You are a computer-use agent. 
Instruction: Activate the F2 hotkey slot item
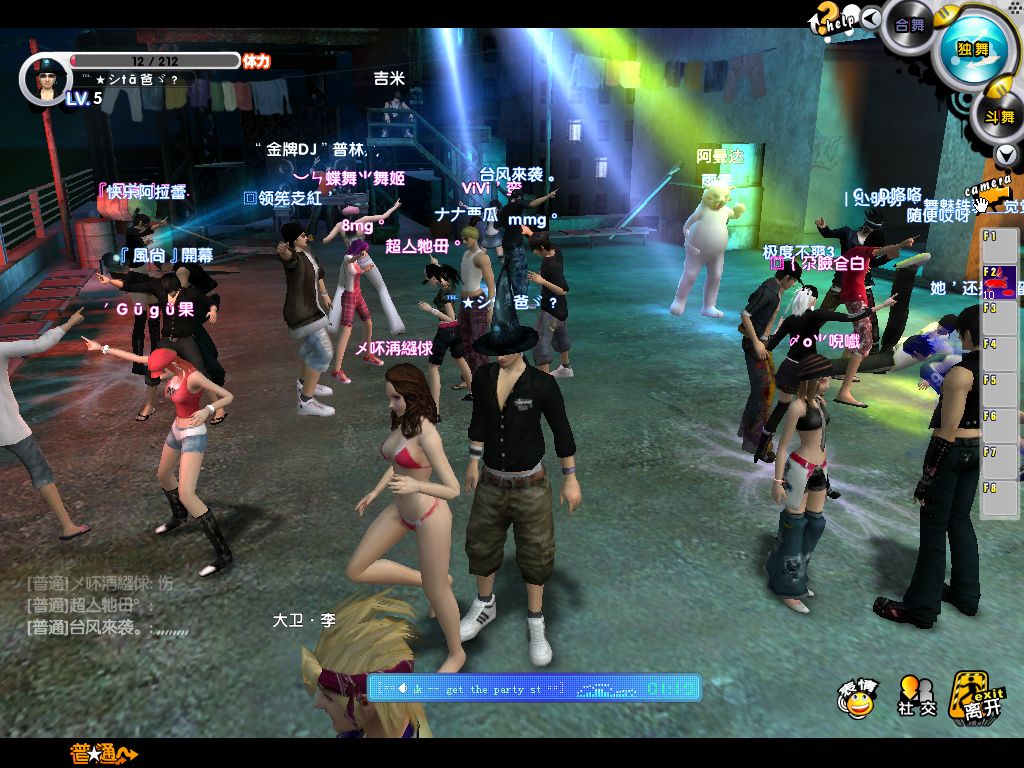[x=1000, y=280]
